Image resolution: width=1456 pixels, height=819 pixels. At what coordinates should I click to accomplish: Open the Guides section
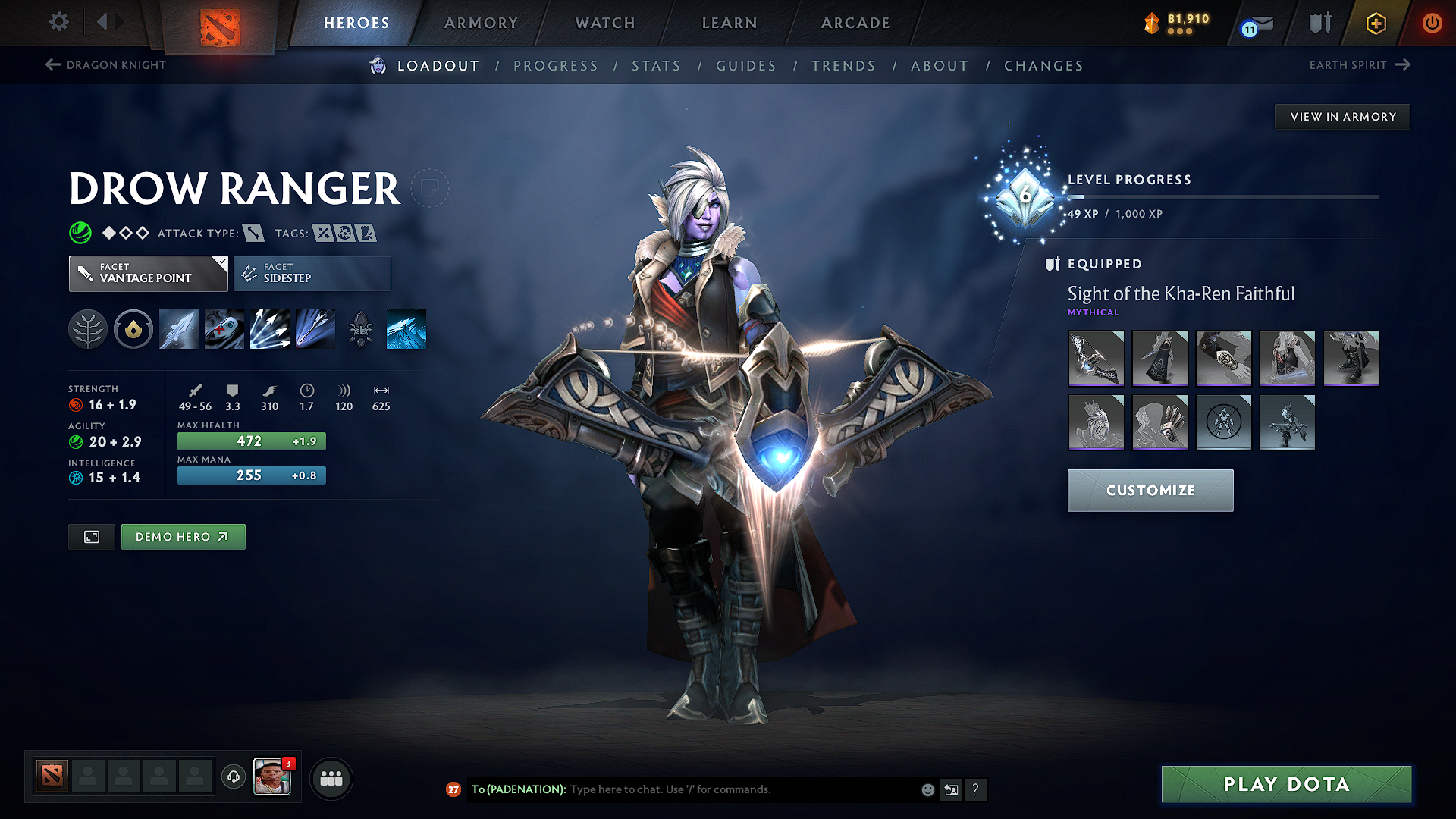pos(745,66)
